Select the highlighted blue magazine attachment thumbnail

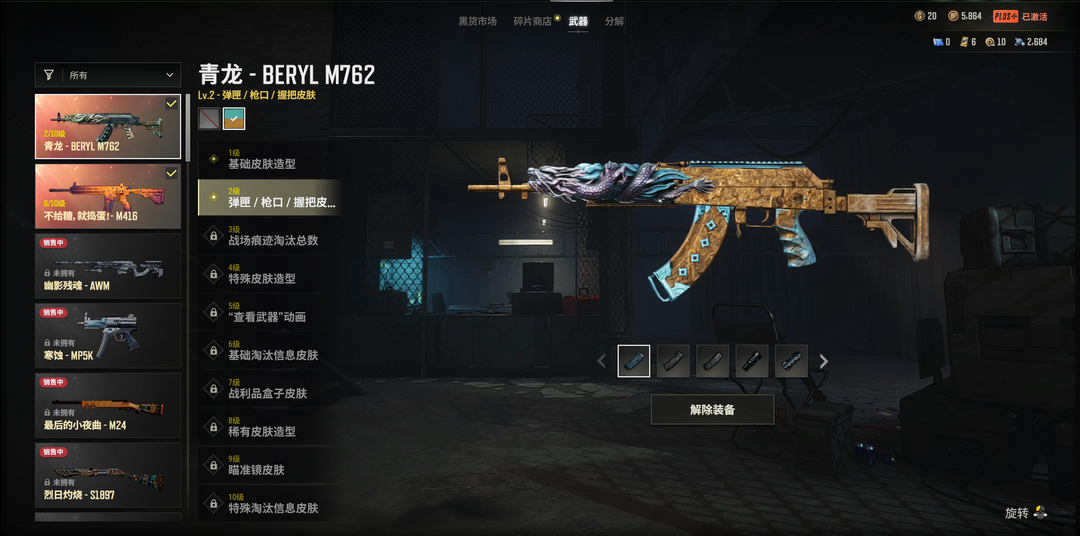[634, 361]
